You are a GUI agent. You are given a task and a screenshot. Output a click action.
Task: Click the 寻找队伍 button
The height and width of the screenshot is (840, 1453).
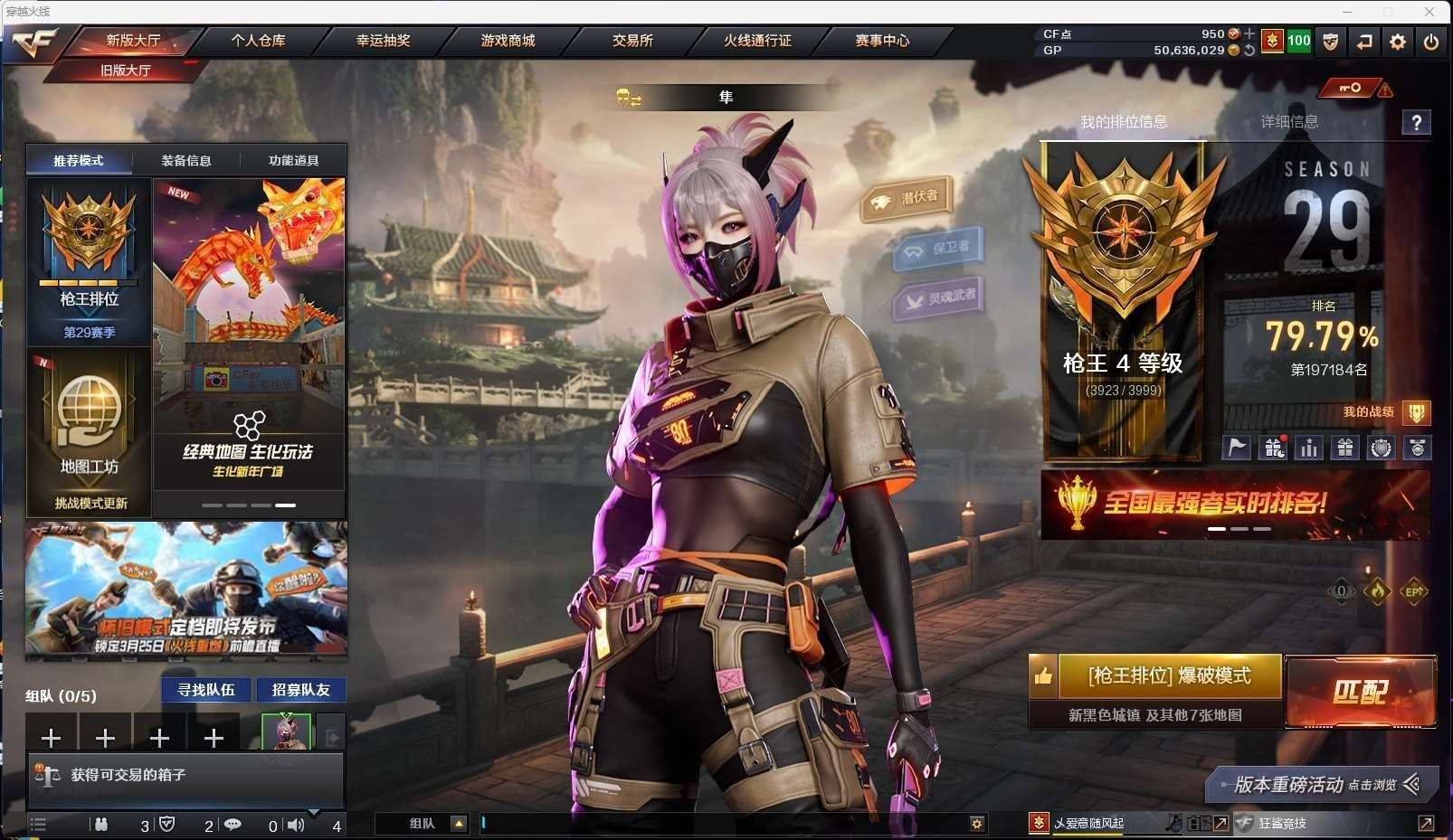pos(206,690)
